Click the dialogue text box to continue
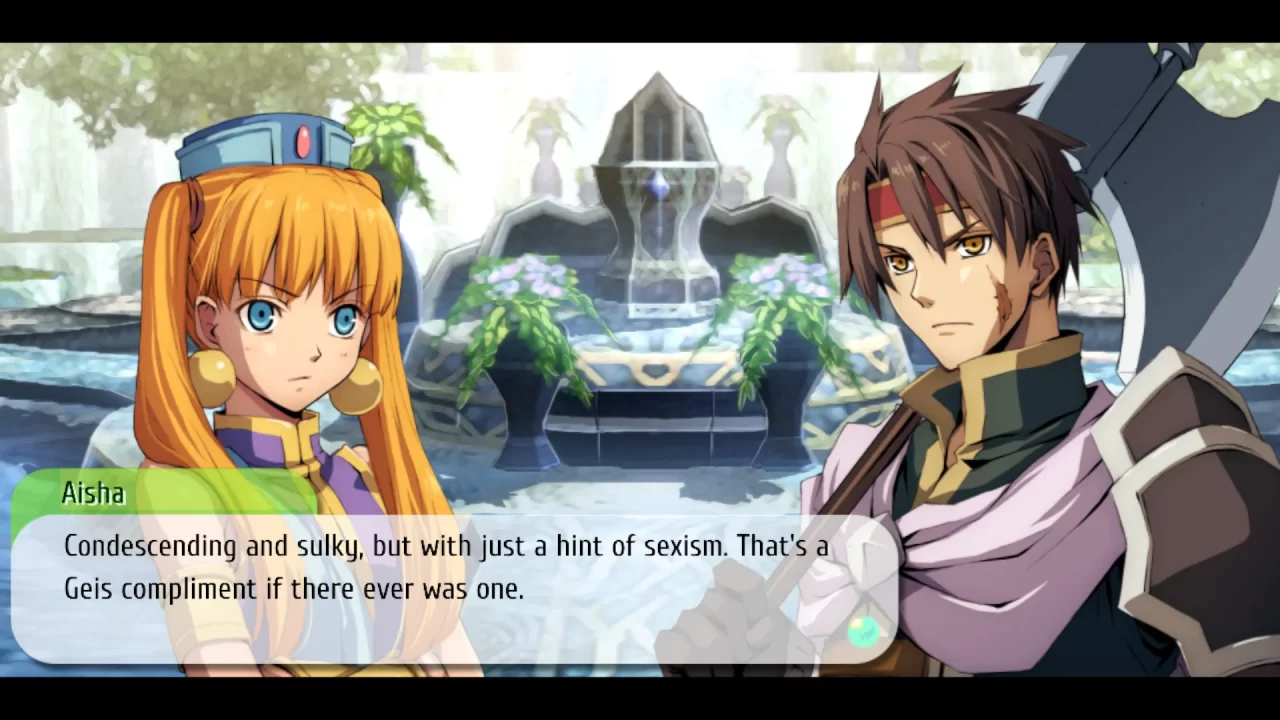Image resolution: width=1280 pixels, height=720 pixels. [x=450, y=570]
